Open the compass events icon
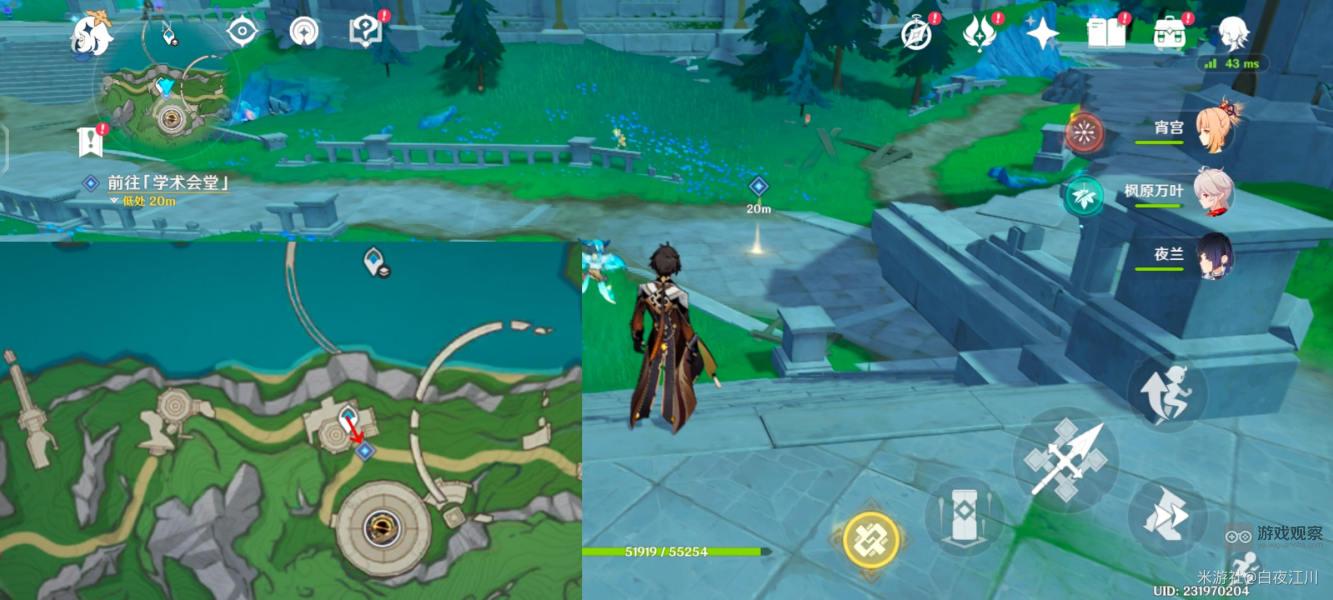Viewport: 1333px width, 600px height. (917, 34)
